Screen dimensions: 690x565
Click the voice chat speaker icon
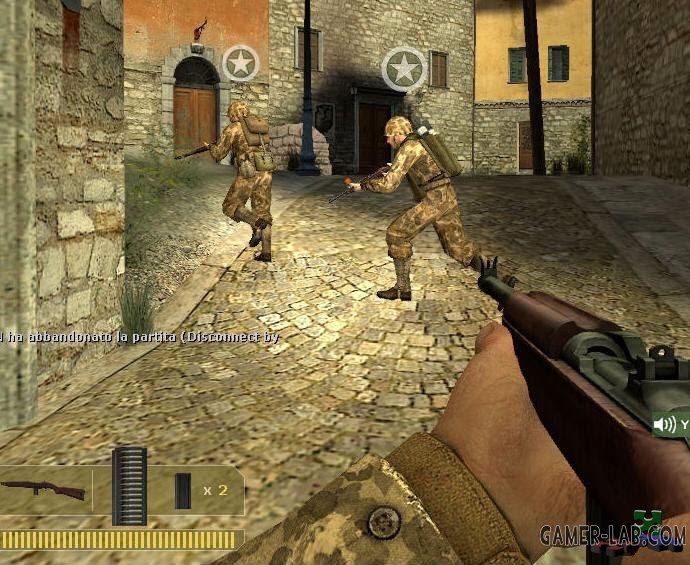(x=664, y=425)
